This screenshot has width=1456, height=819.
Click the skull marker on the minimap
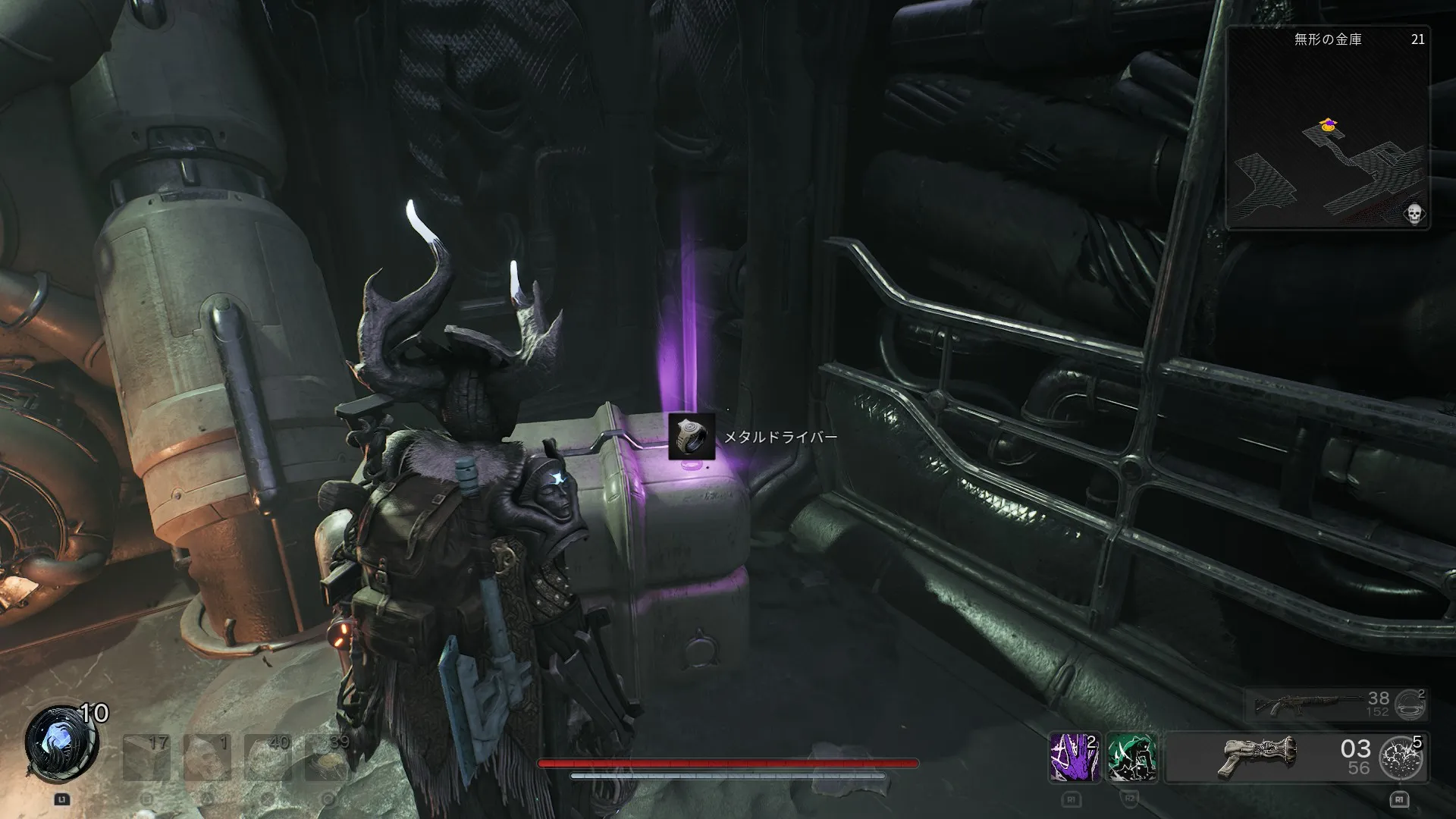pos(1414,214)
